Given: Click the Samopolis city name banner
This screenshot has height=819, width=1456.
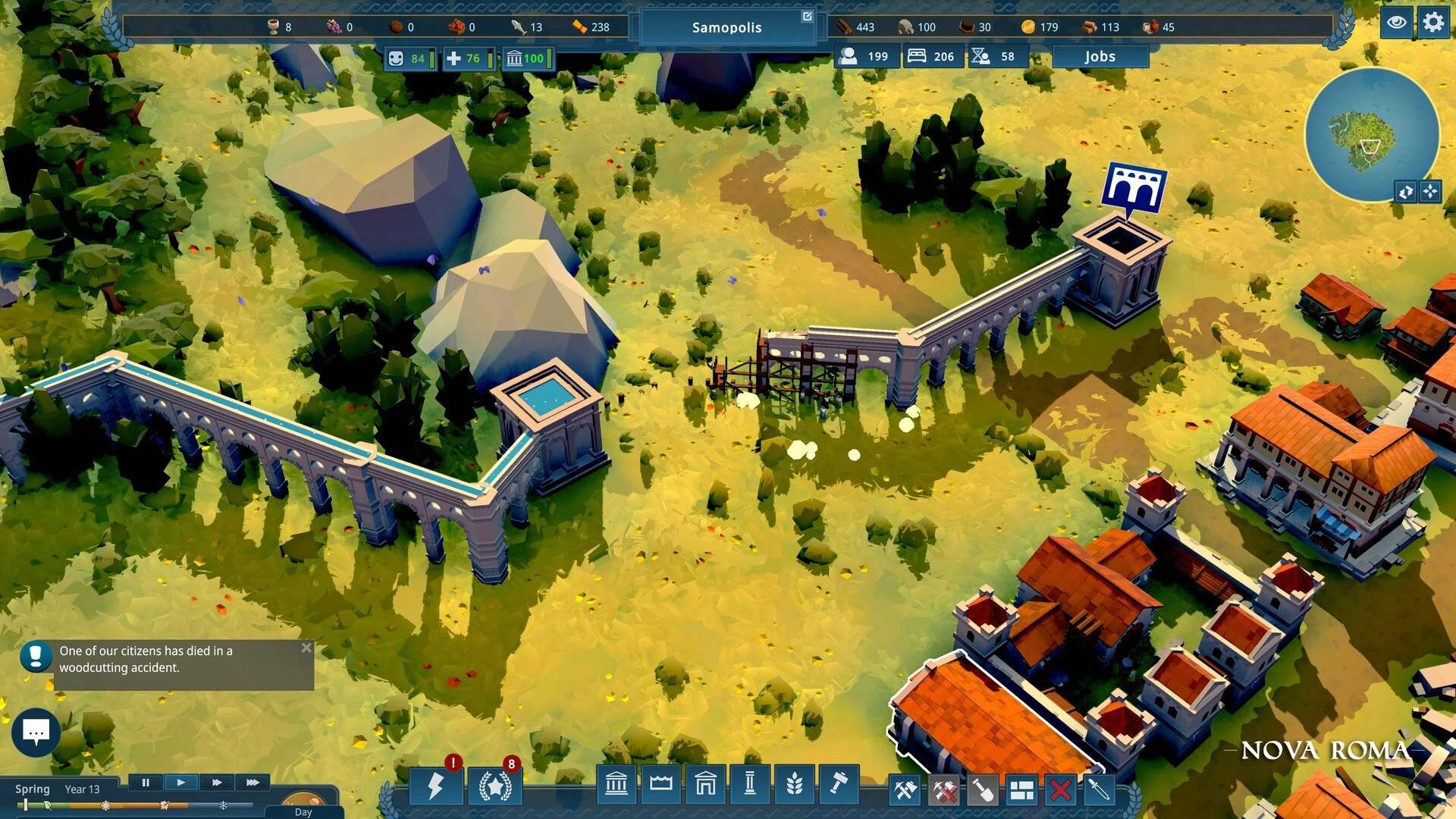Looking at the screenshot, I should pyautogui.click(x=726, y=27).
